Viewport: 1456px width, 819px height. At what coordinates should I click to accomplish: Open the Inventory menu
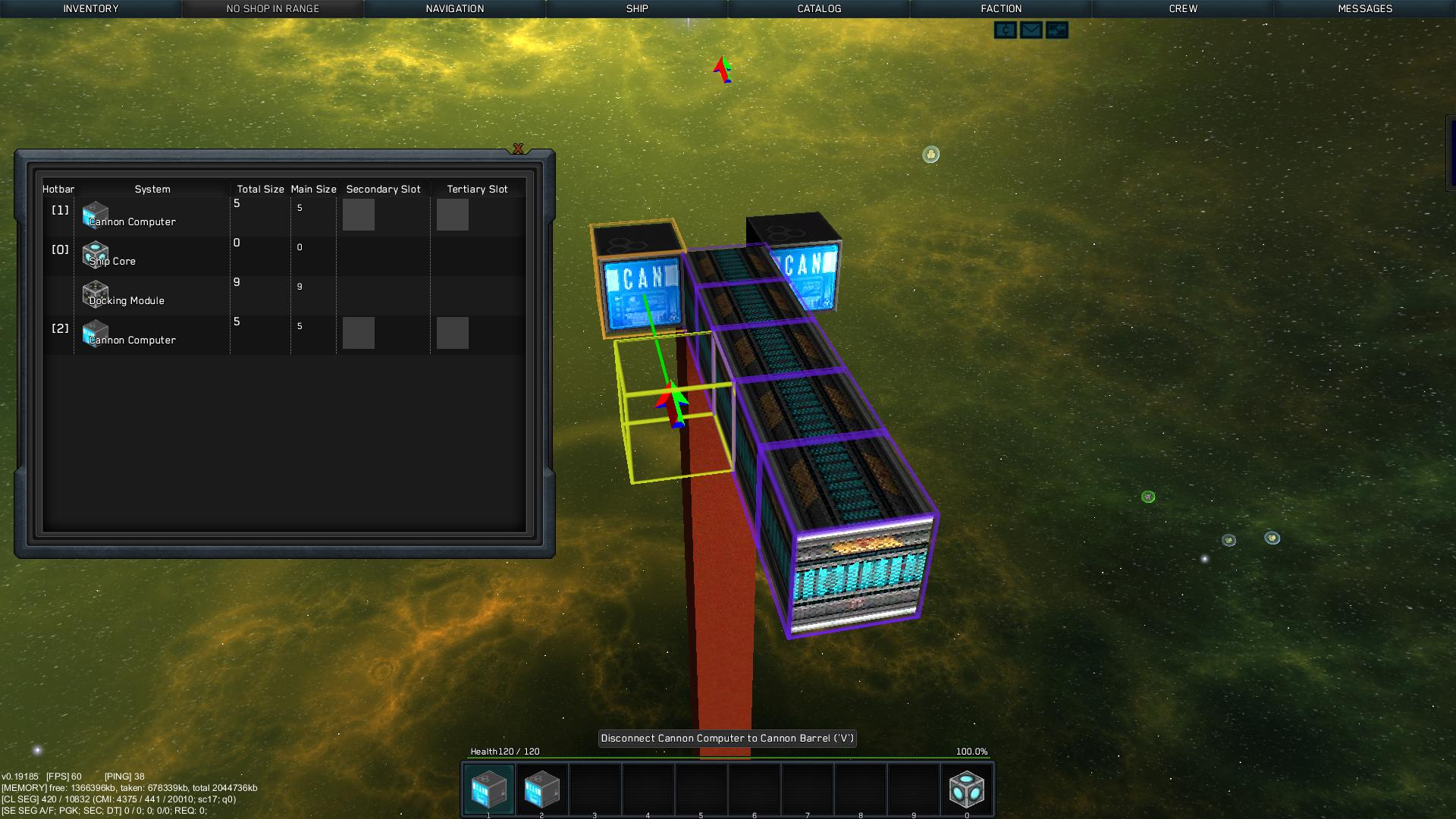(x=90, y=8)
